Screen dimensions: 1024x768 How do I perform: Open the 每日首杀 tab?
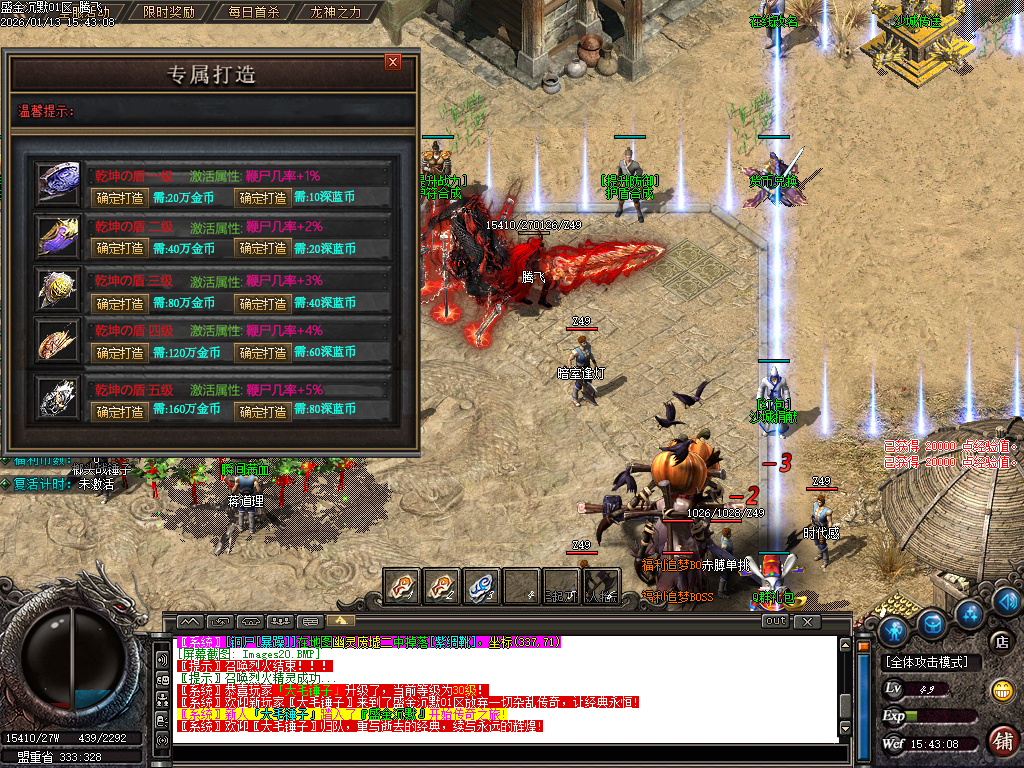[253, 13]
